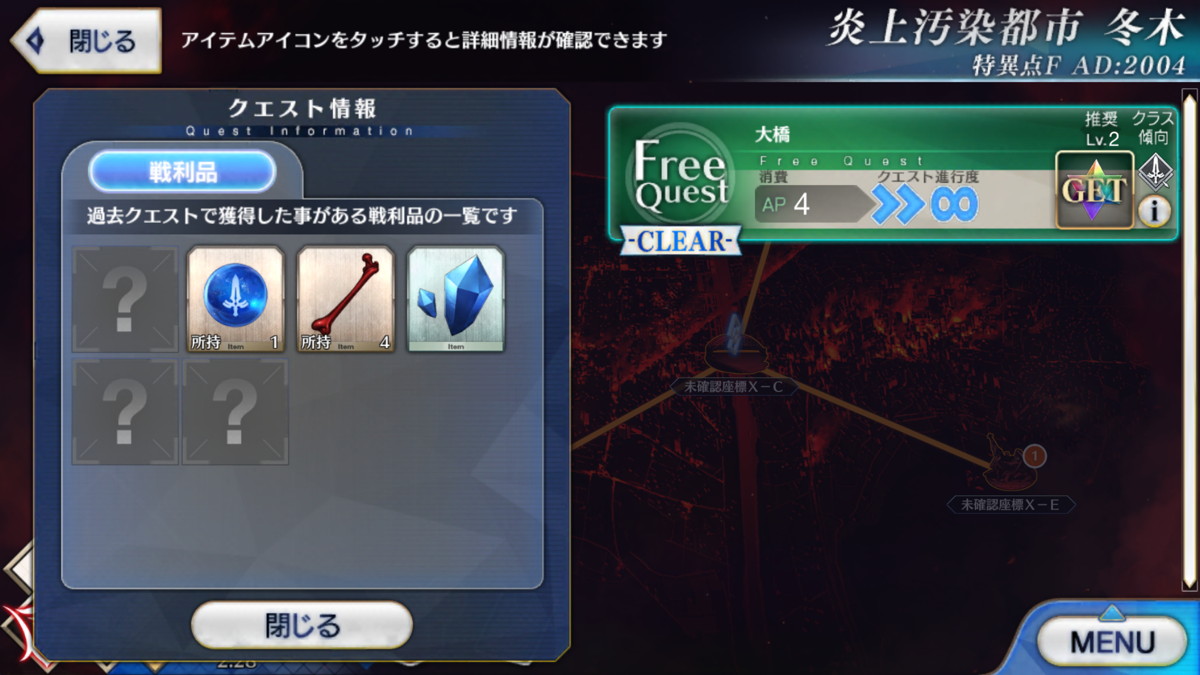The width and height of the screenshot is (1200, 675).
Task: Tap the GET reward icon on quest
Action: [x=1094, y=190]
